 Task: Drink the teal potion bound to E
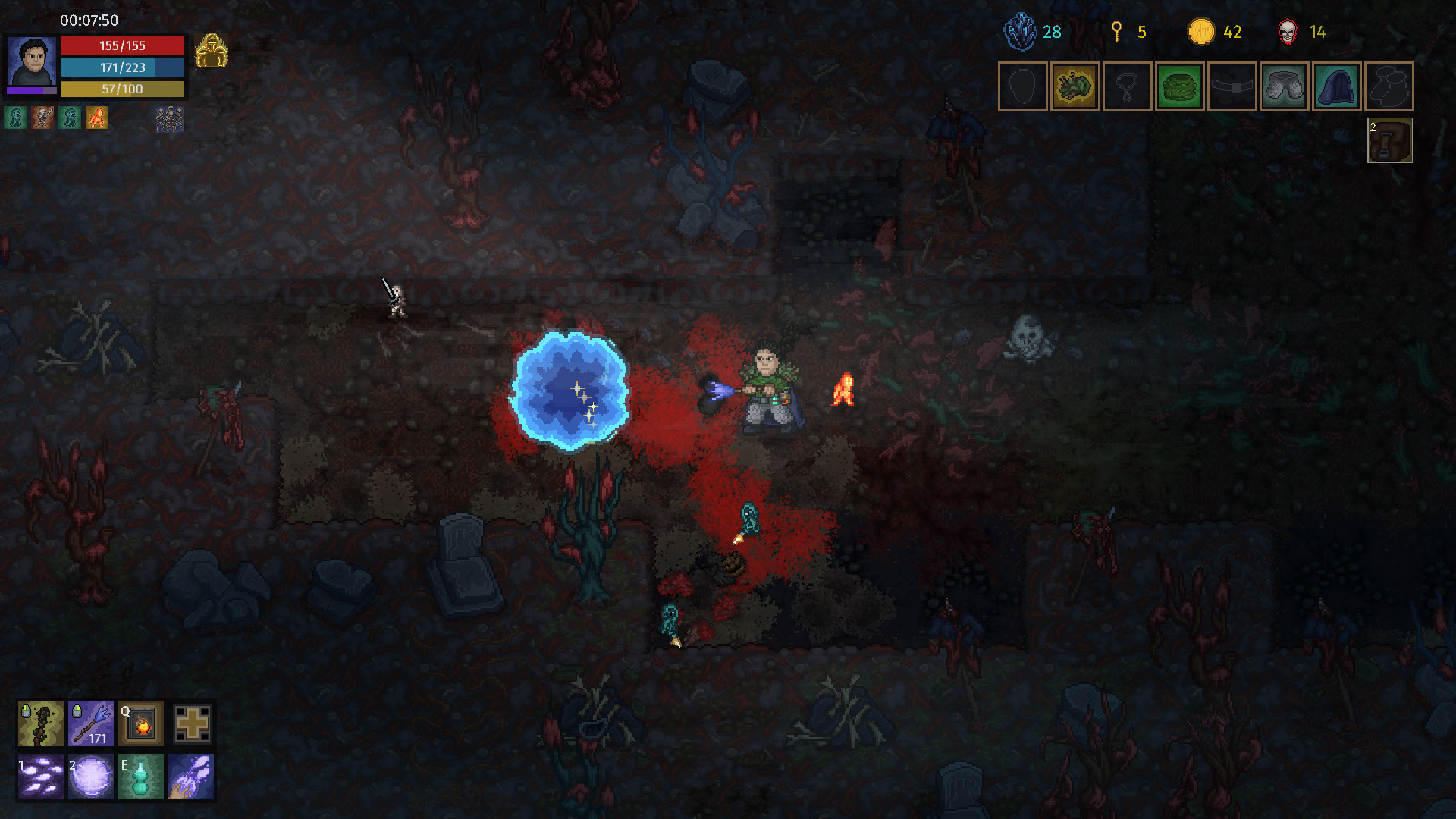pyautogui.click(x=140, y=776)
